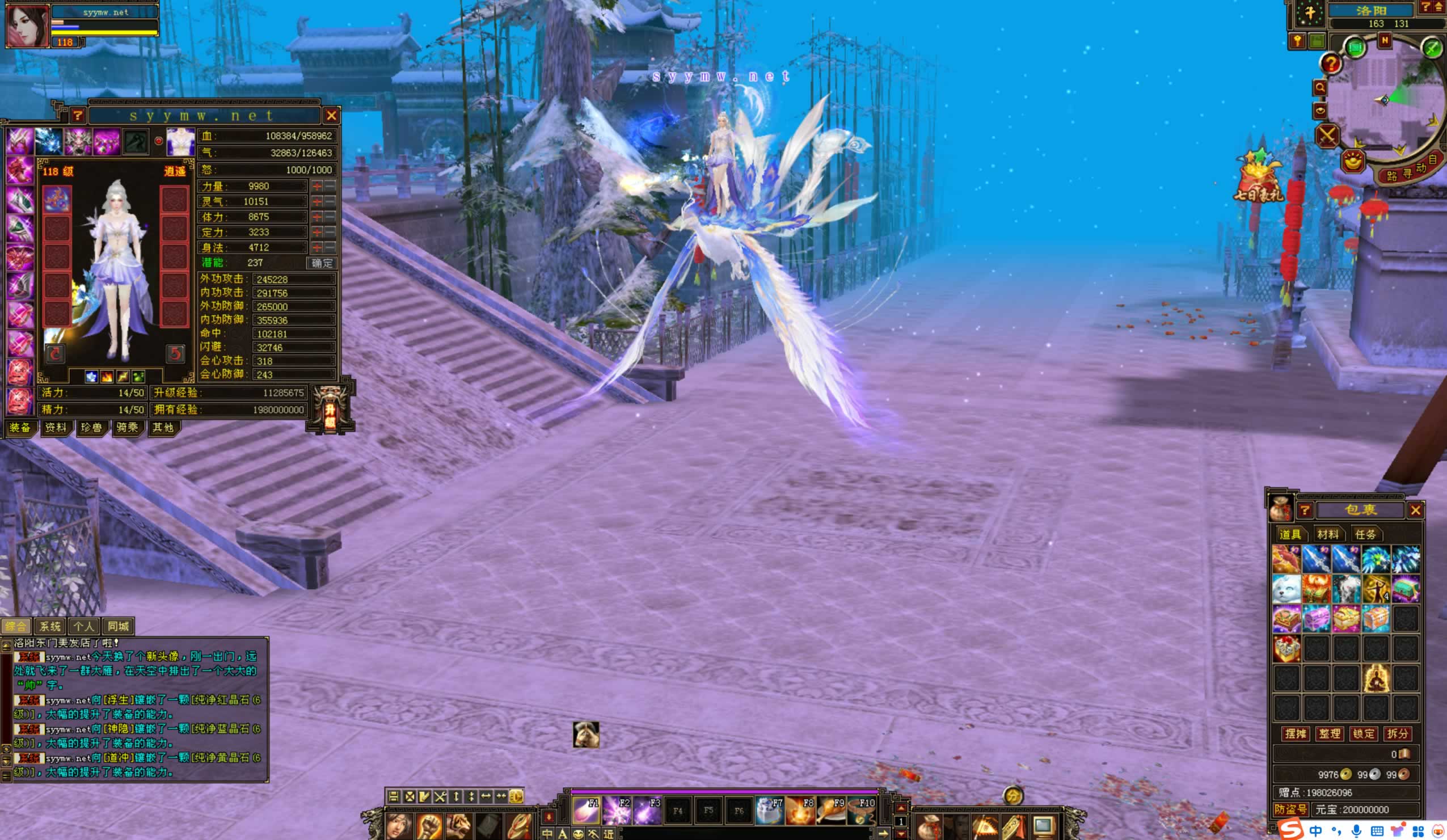Viewport: 1447px width, 840px height.
Task: Switch to the 材料 materials tab
Action: point(1327,534)
